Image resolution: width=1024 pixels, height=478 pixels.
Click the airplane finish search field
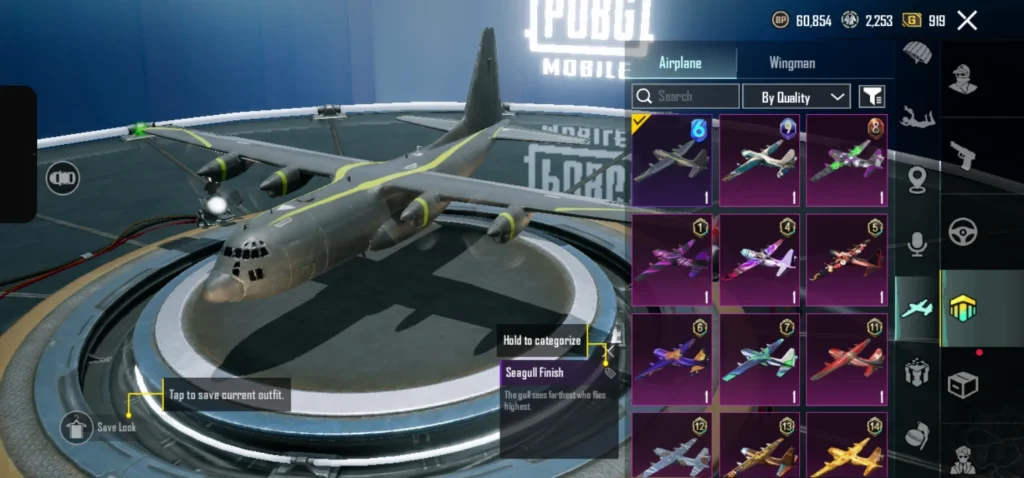[x=686, y=96]
